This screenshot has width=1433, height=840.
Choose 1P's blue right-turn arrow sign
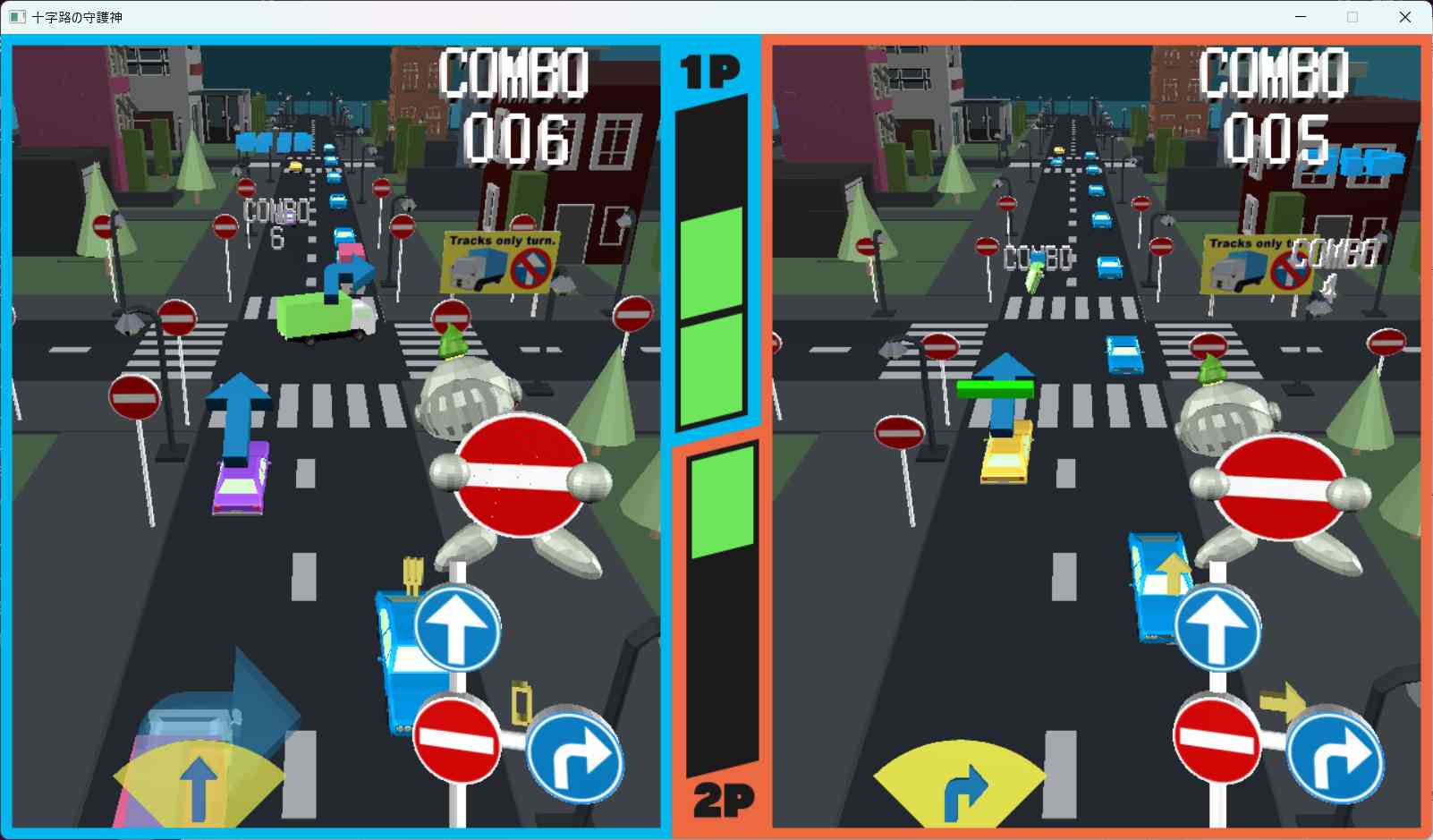(574, 757)
